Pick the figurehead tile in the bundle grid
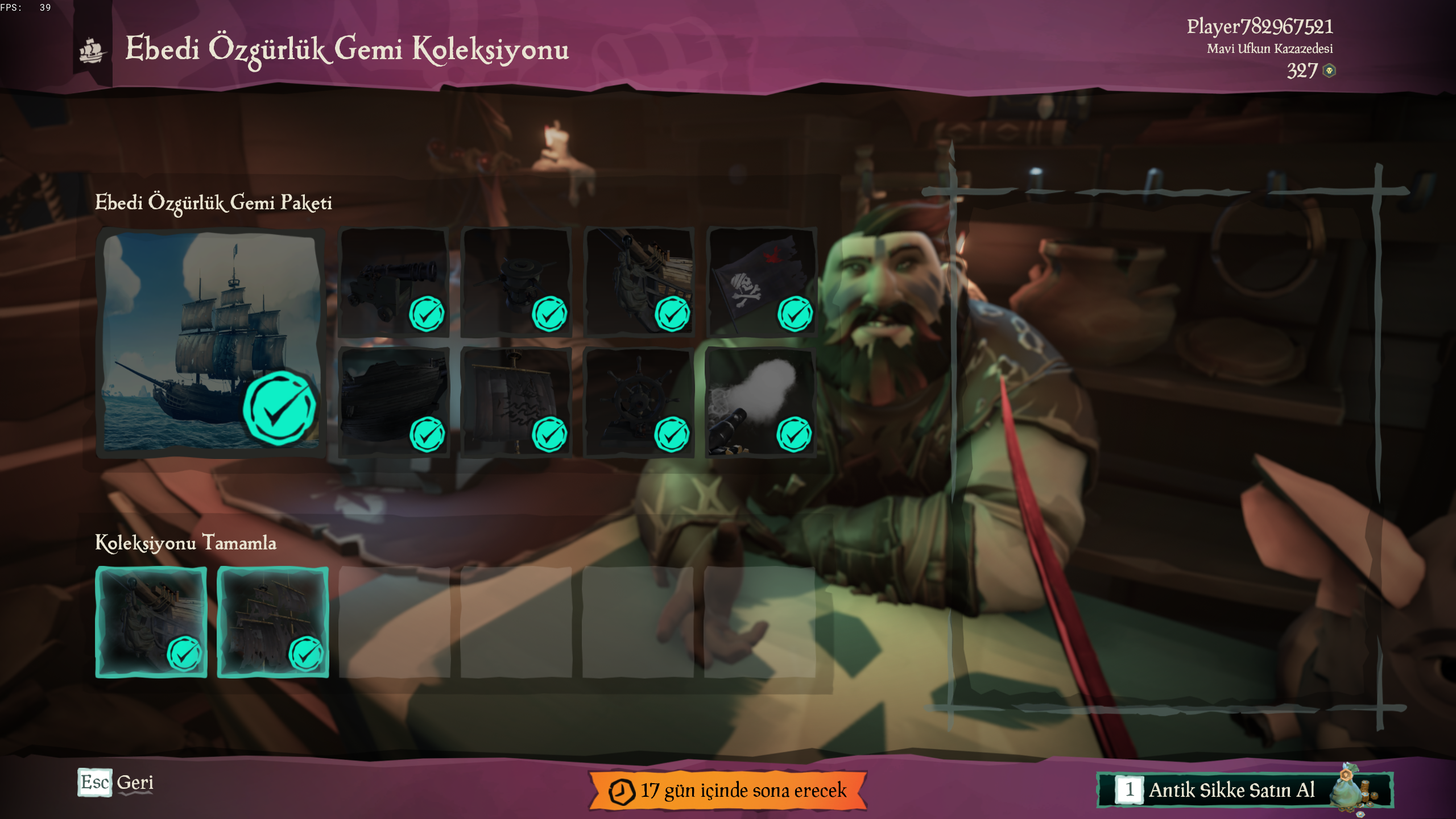Image resolution: width=1456 pixels, height=819 pixels. point(638,283)
